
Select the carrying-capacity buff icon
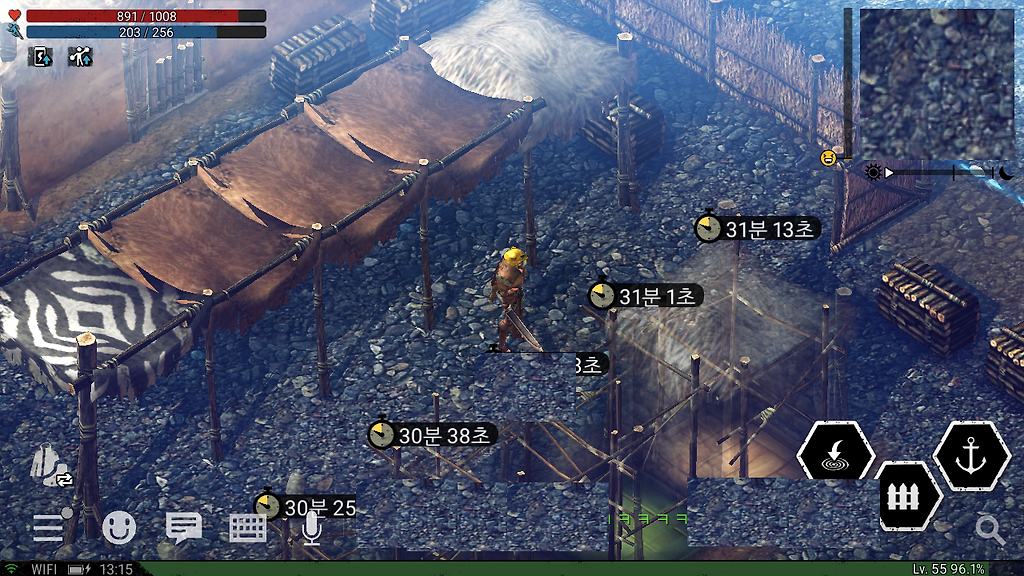tap(80, 57)
